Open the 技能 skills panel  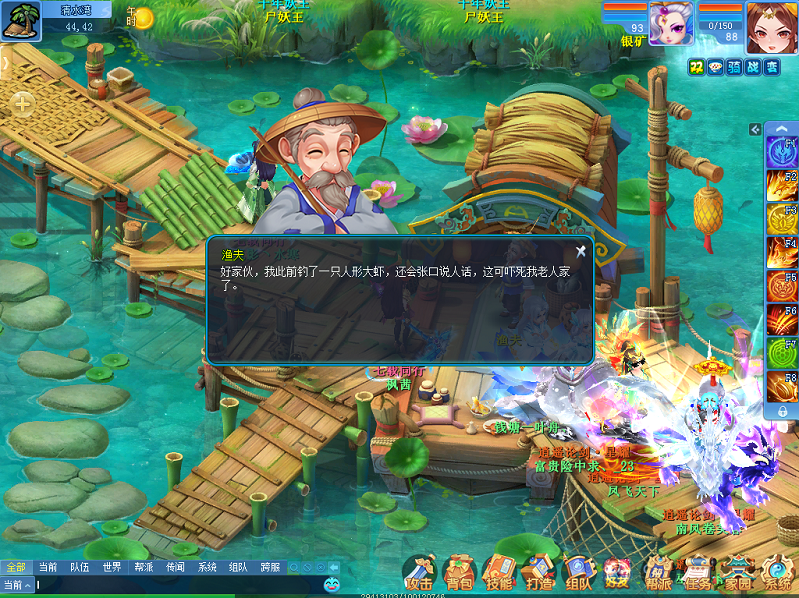pyautogui.click(x=498, y=573)
